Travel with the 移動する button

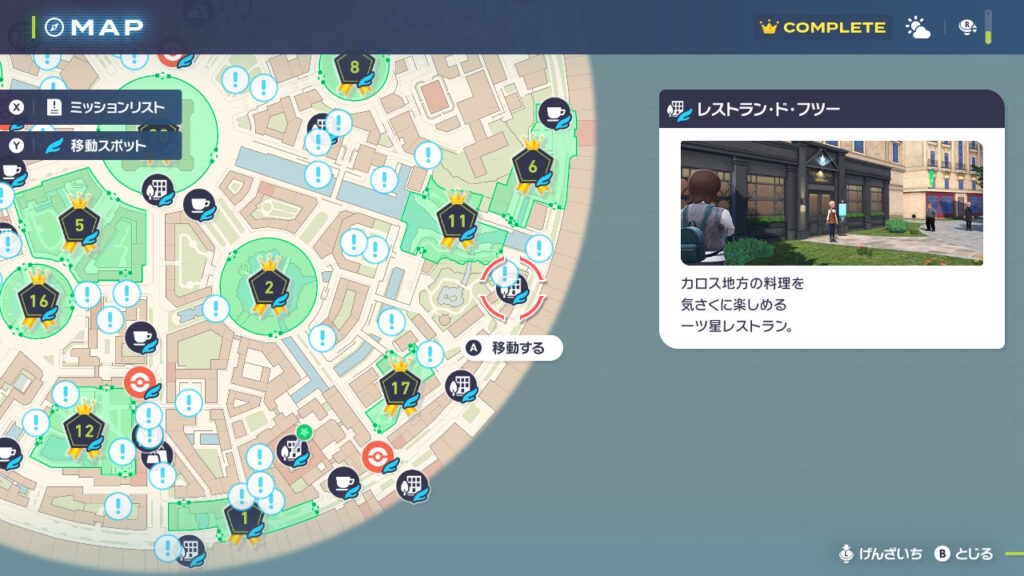pyautogui.click(x=513, y=348)
